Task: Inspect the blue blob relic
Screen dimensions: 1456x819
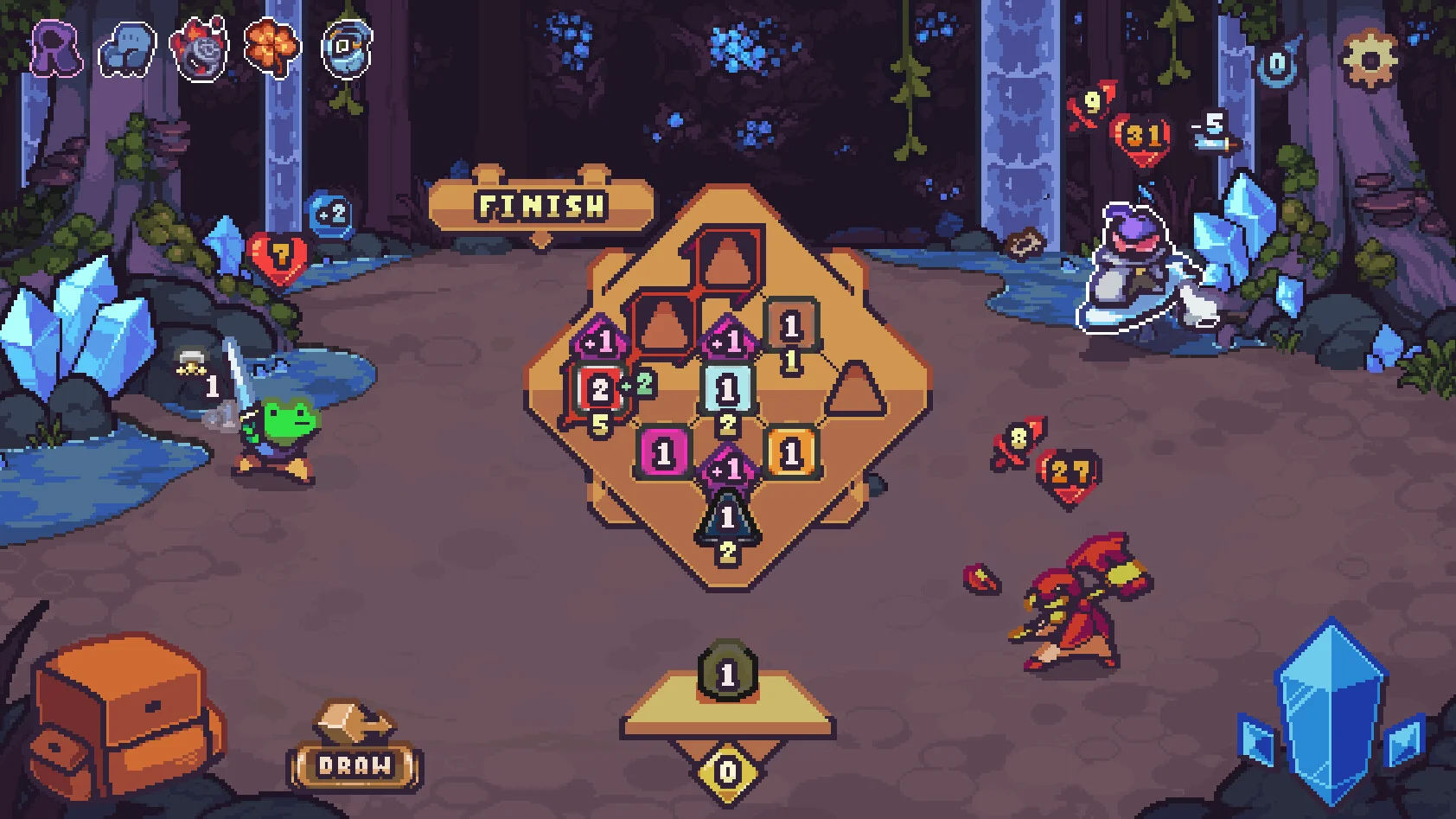Action: [127, 48]
